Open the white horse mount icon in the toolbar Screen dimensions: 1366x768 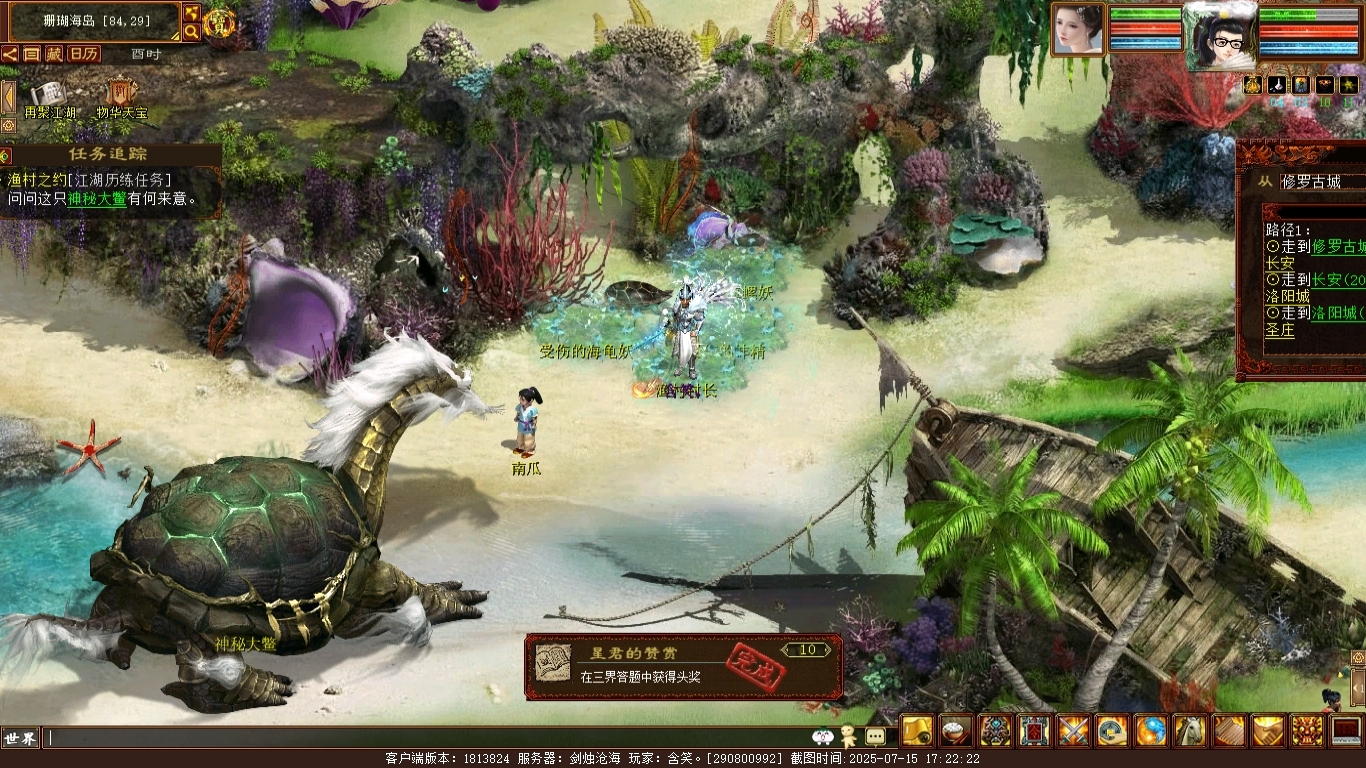click(1190, 732)
